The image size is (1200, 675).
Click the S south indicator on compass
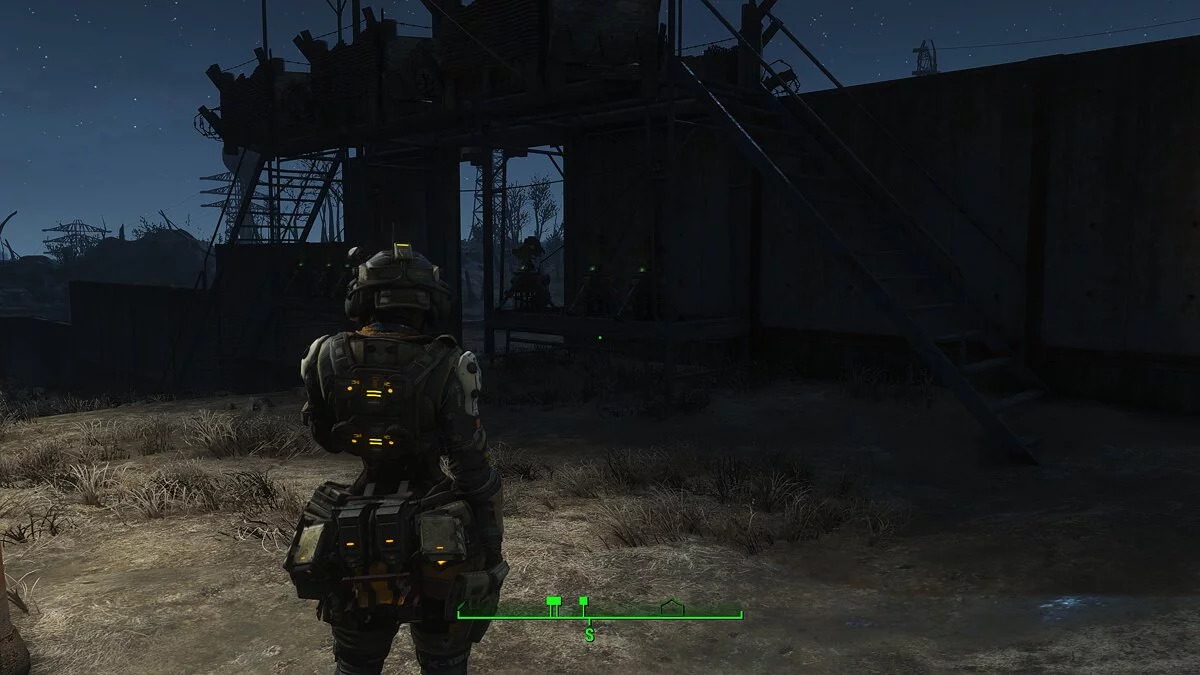589,634
